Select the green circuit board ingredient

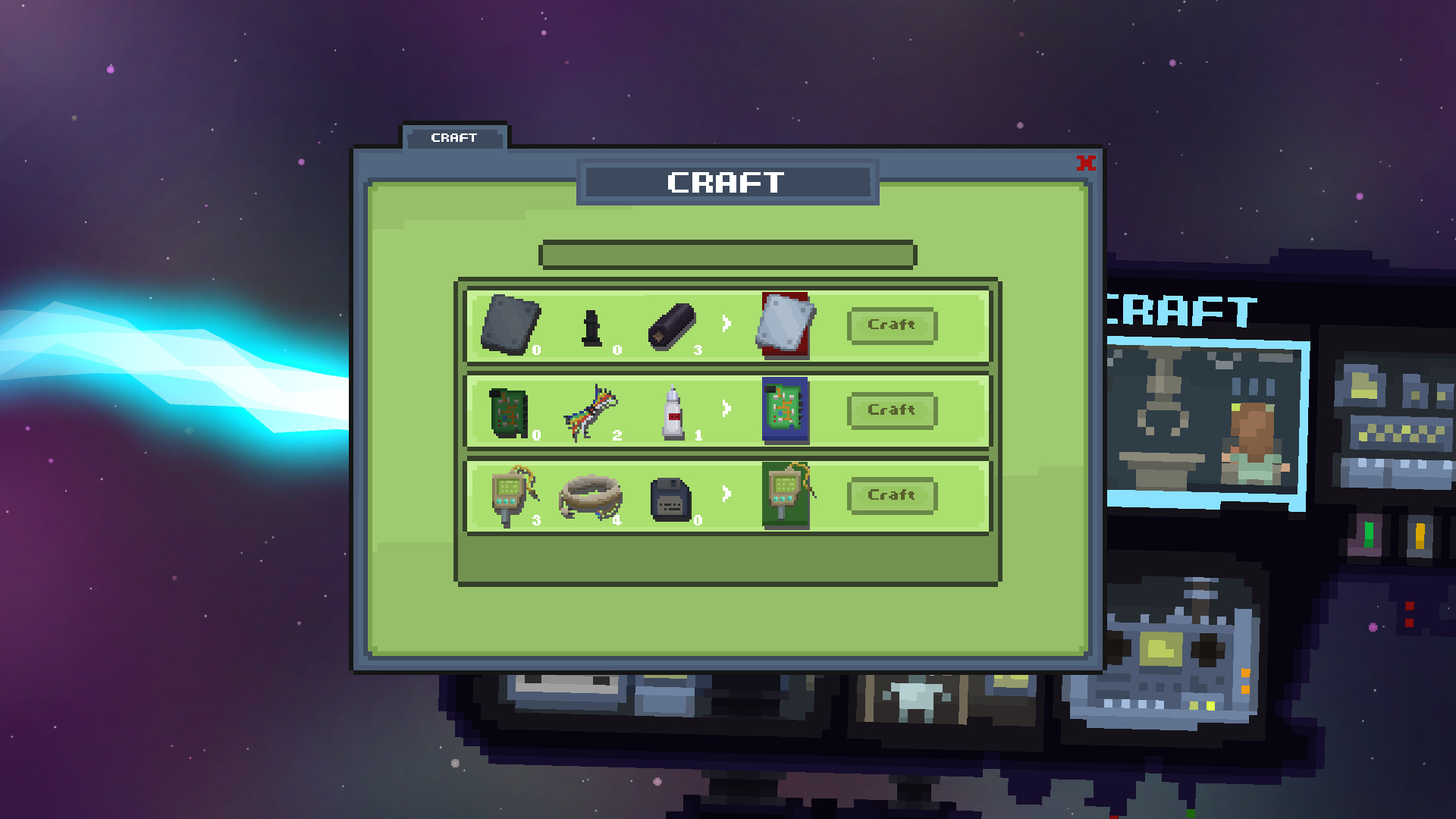(x=507, y=411)
